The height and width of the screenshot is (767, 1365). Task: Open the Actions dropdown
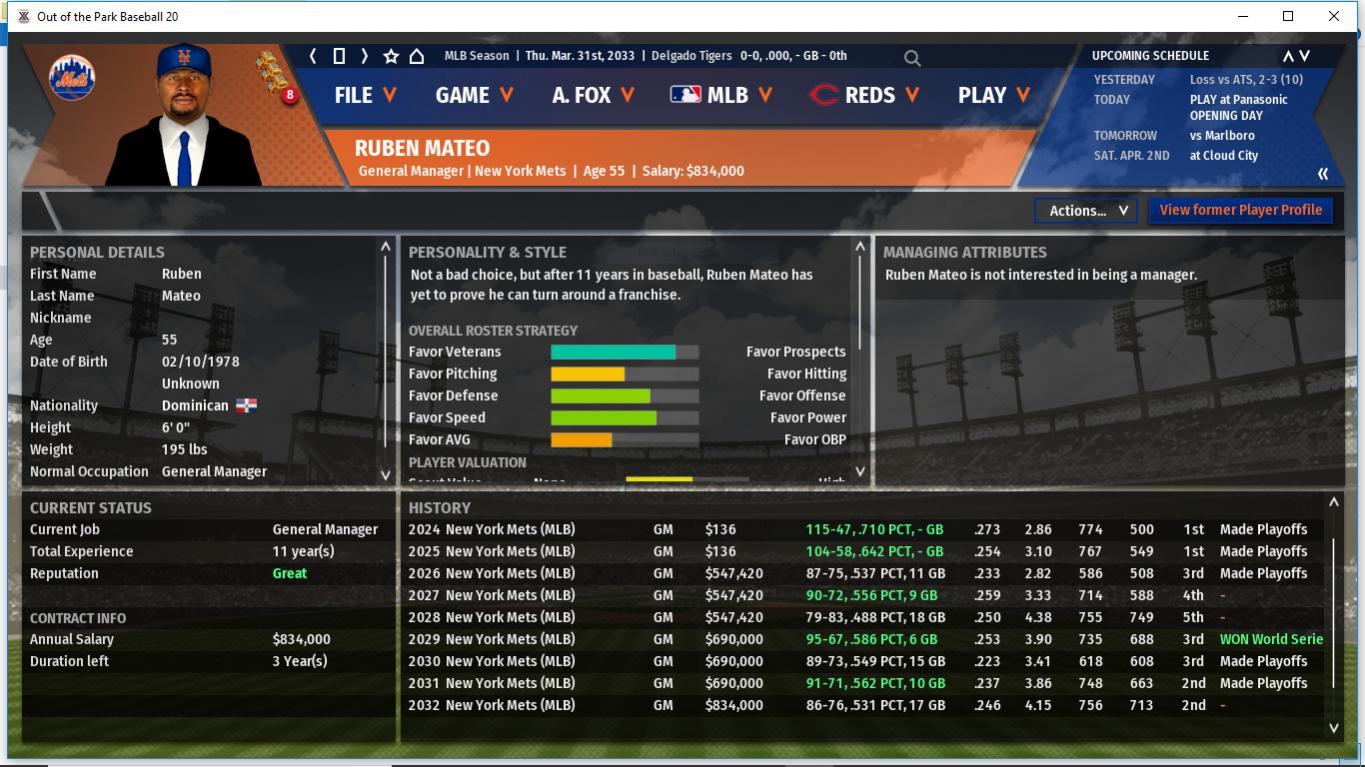click(1087, 210)
